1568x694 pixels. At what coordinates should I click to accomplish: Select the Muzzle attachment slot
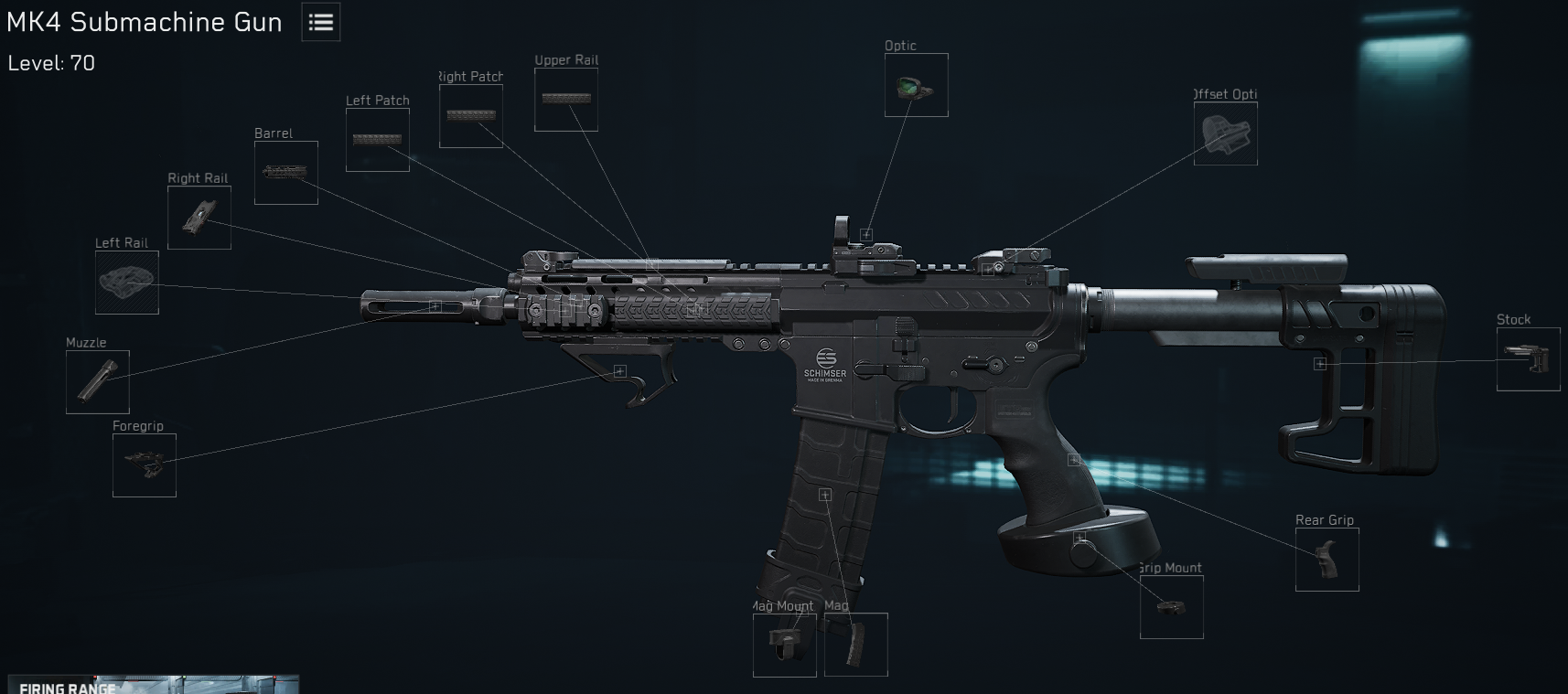(x=98, y=381)
